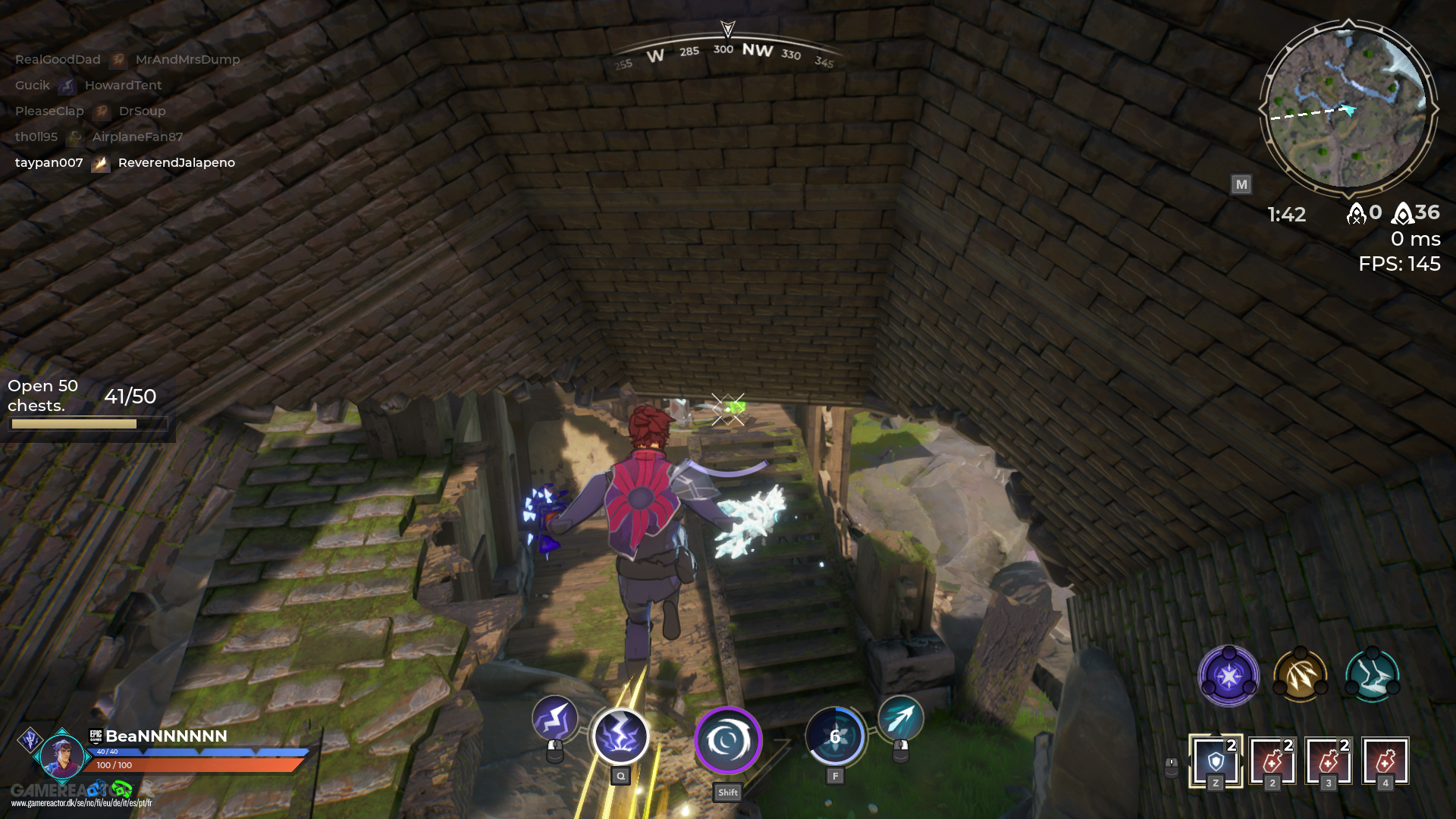The width and height of the screenshot is (1456, 819).
Task: Open the map using the M button
Action: coord(1241,184)
